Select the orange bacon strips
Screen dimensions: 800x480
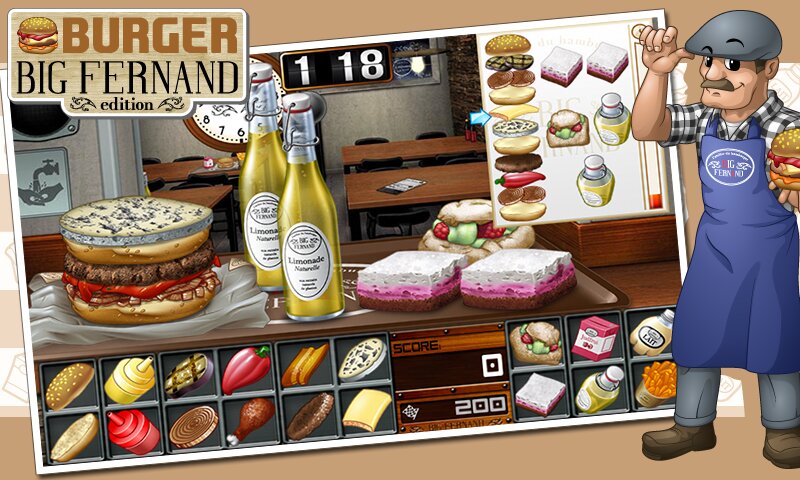[303, 365]
